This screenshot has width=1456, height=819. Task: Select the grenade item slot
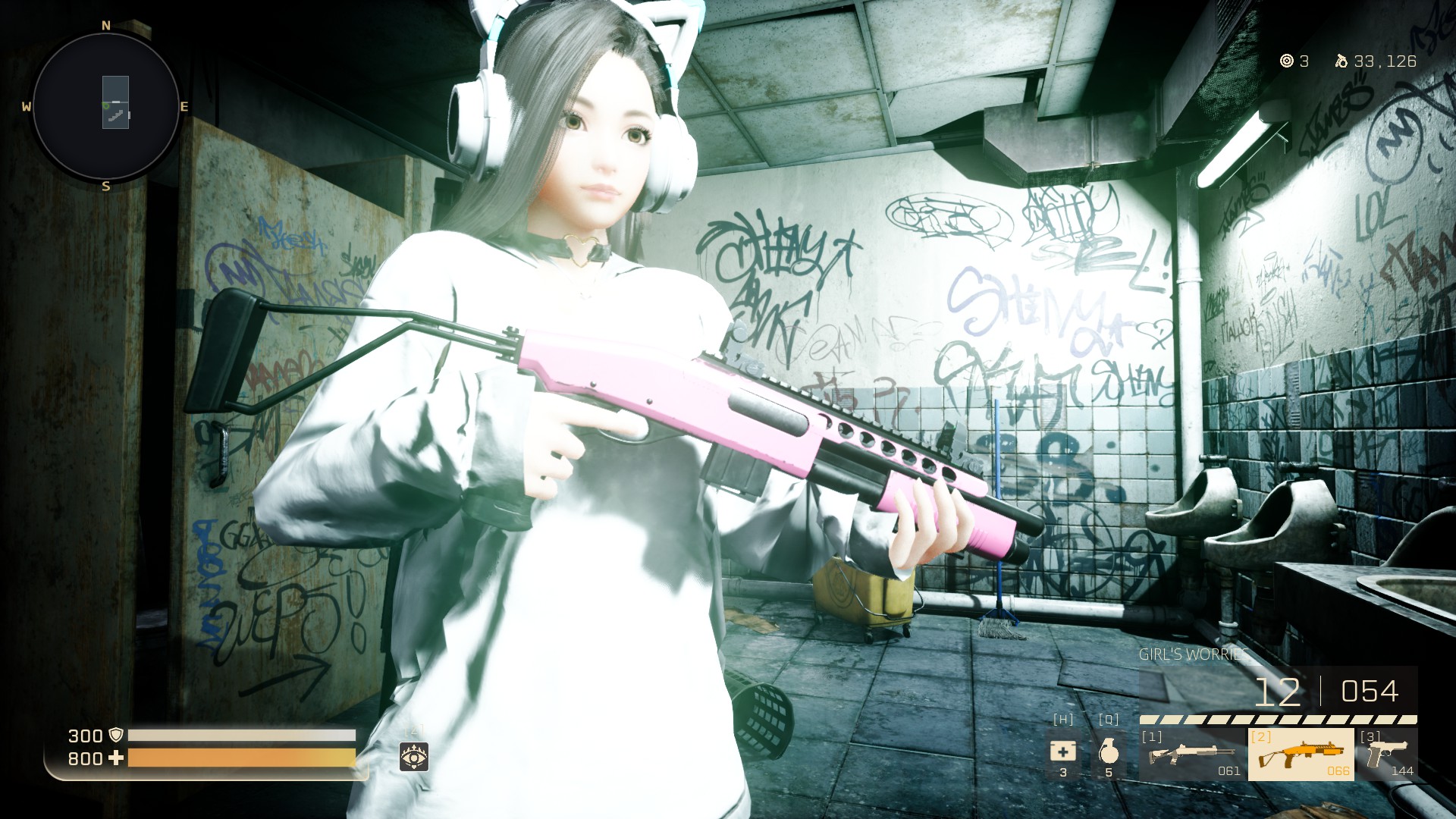pyautogui.click(x=1108, y=752)
